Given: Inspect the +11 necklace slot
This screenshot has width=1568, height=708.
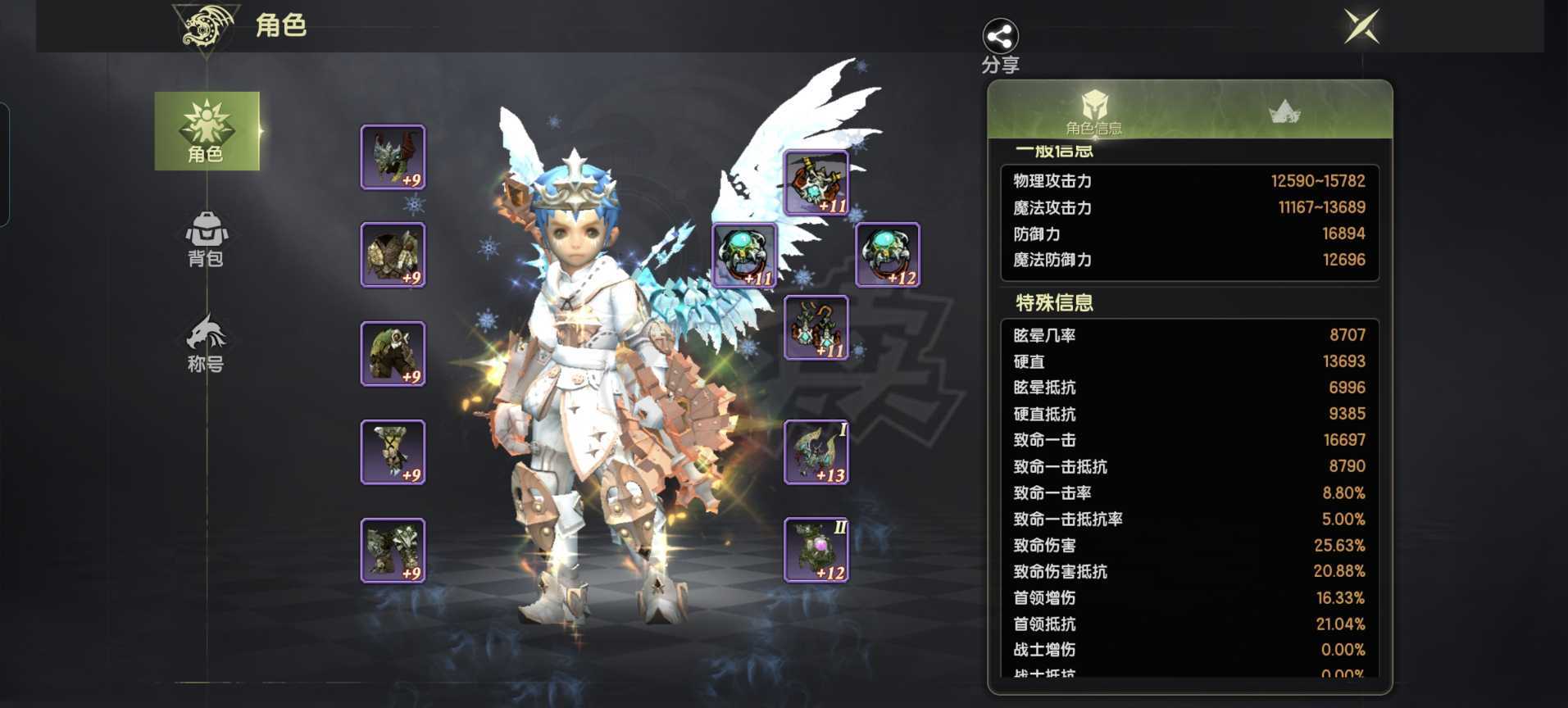Looking at the screenshot, I should tap(816, 183).
